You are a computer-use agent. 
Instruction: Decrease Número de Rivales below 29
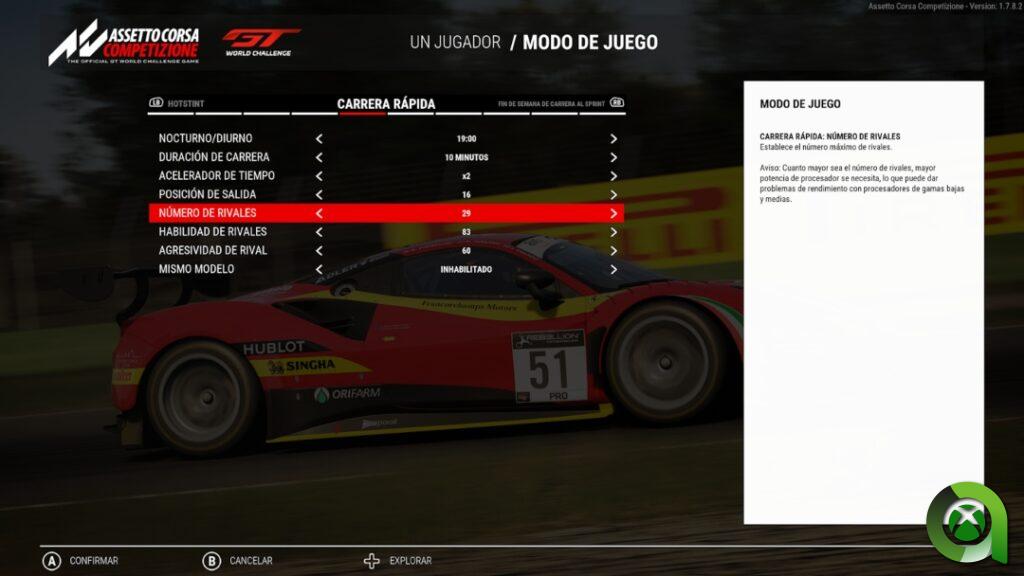click(319, 213)
